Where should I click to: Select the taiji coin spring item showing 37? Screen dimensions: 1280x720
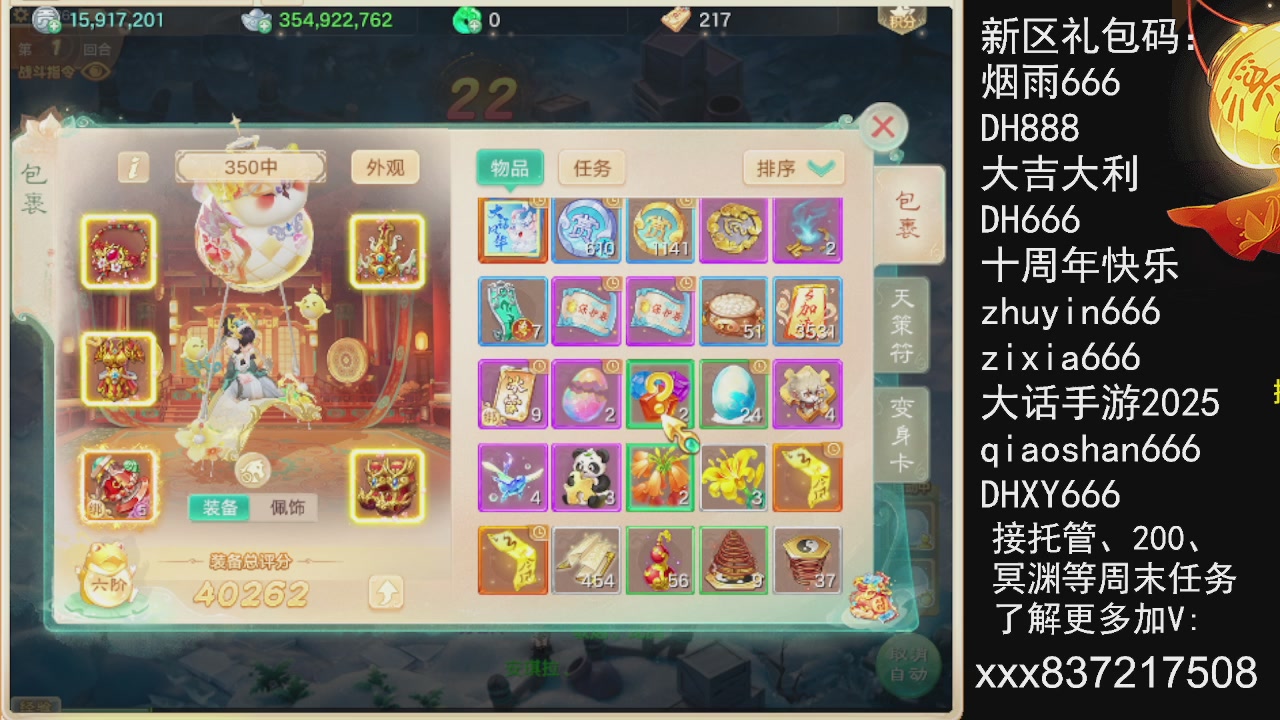808,560
